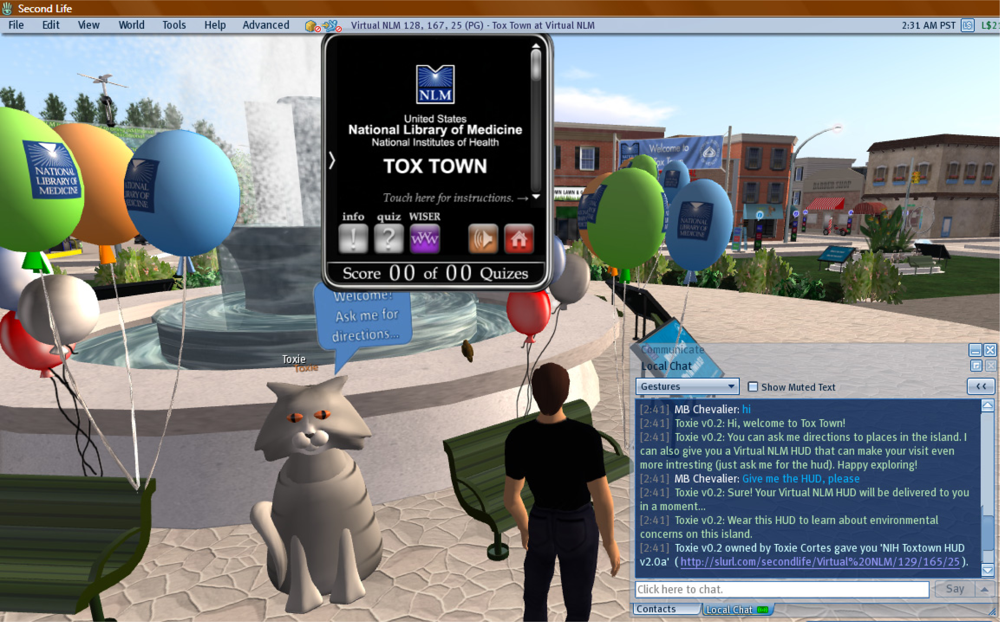Launch the purple WISER web button
1000x622 pixels.
coord(424,238)
